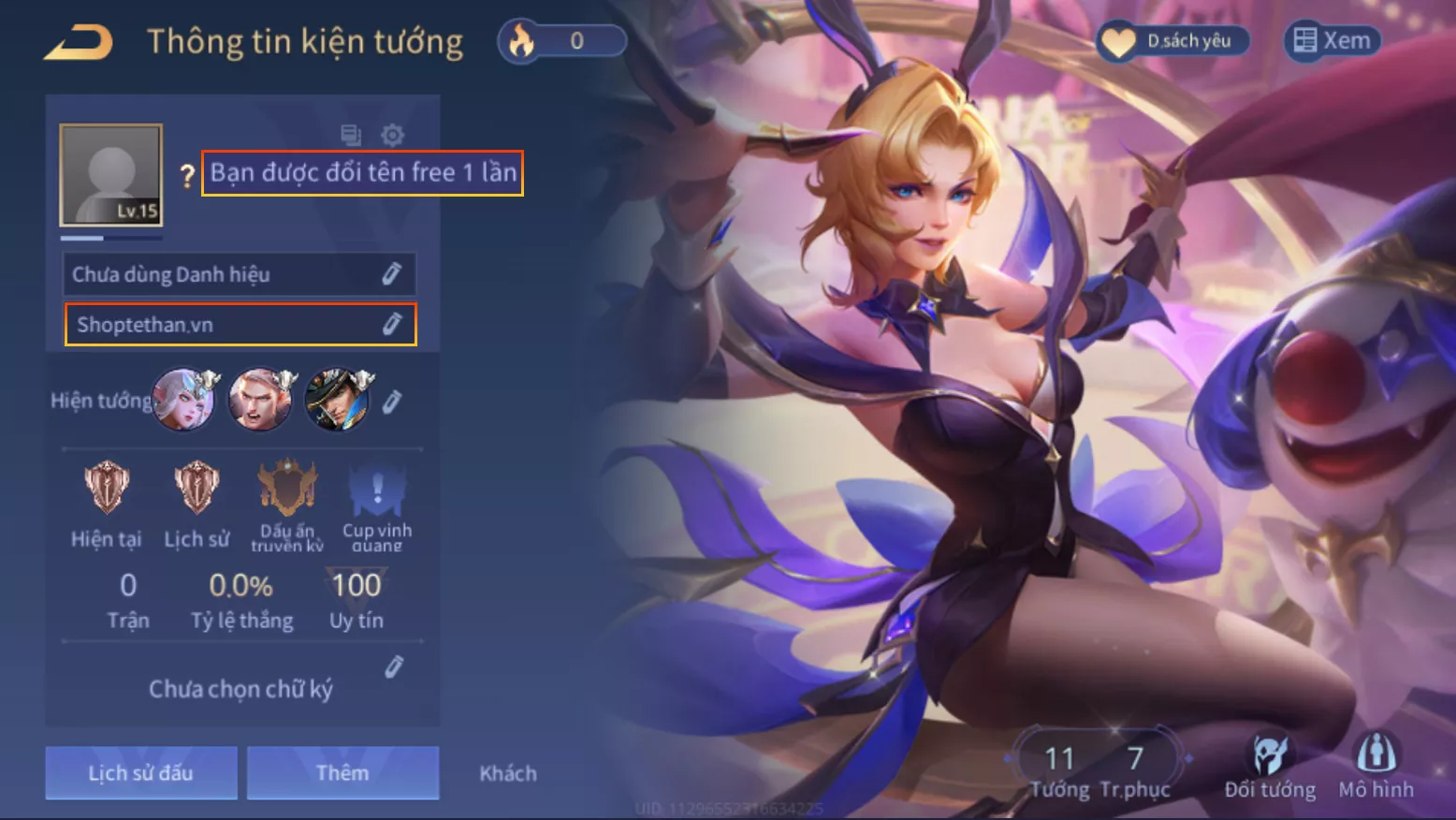Edit the Shoptethan.vn field
The height and width of the screenshot is (820, 1456).
[x=391, y=324]
